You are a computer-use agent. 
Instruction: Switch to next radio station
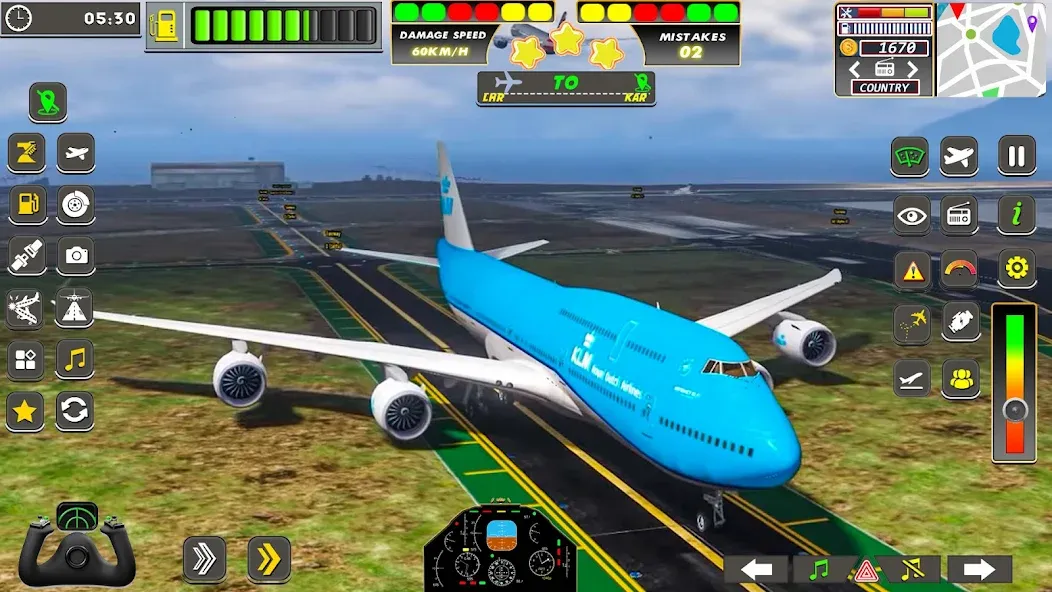[911, 69]
